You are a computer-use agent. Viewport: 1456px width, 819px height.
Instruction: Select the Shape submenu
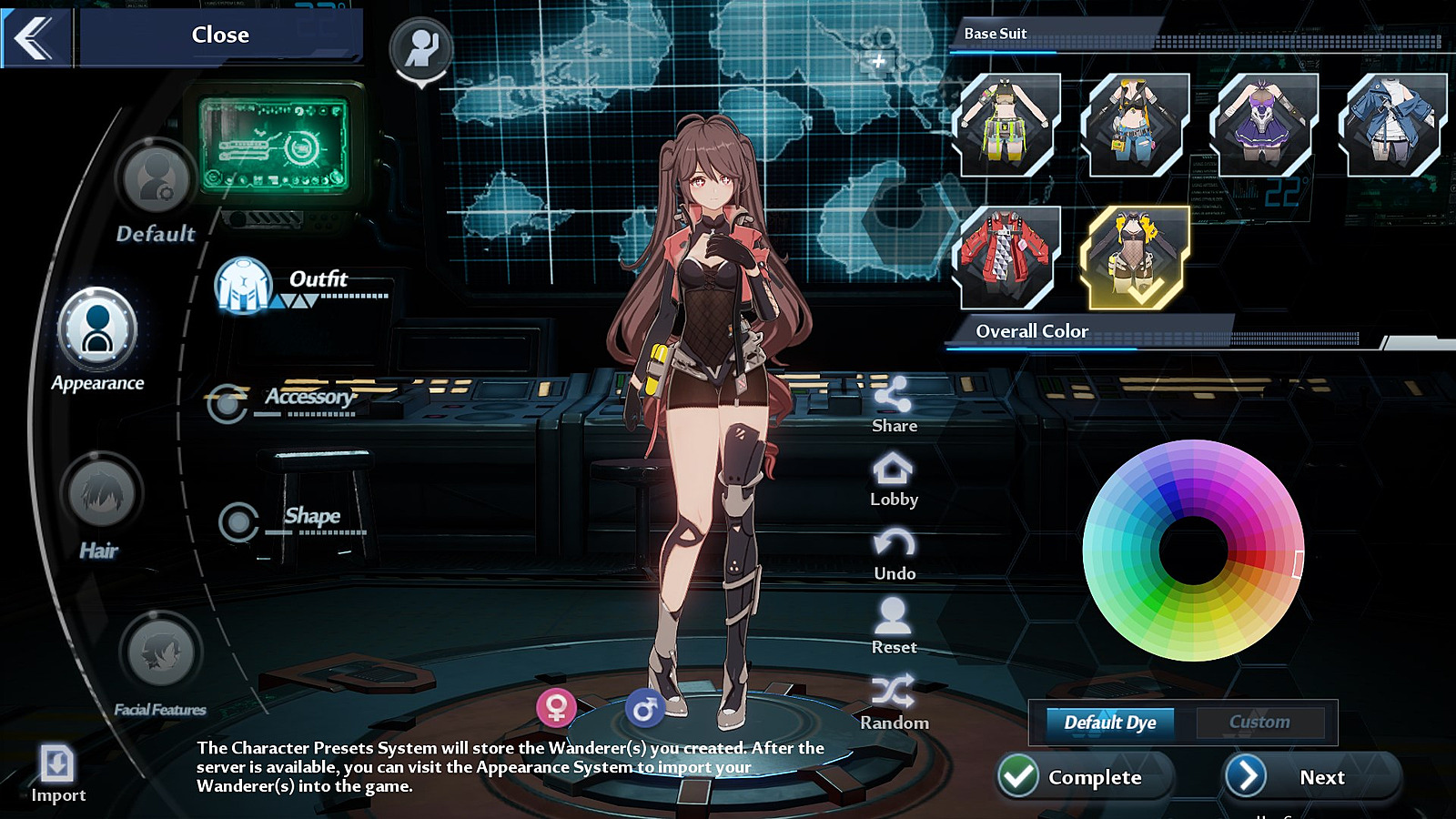point(239,522)
